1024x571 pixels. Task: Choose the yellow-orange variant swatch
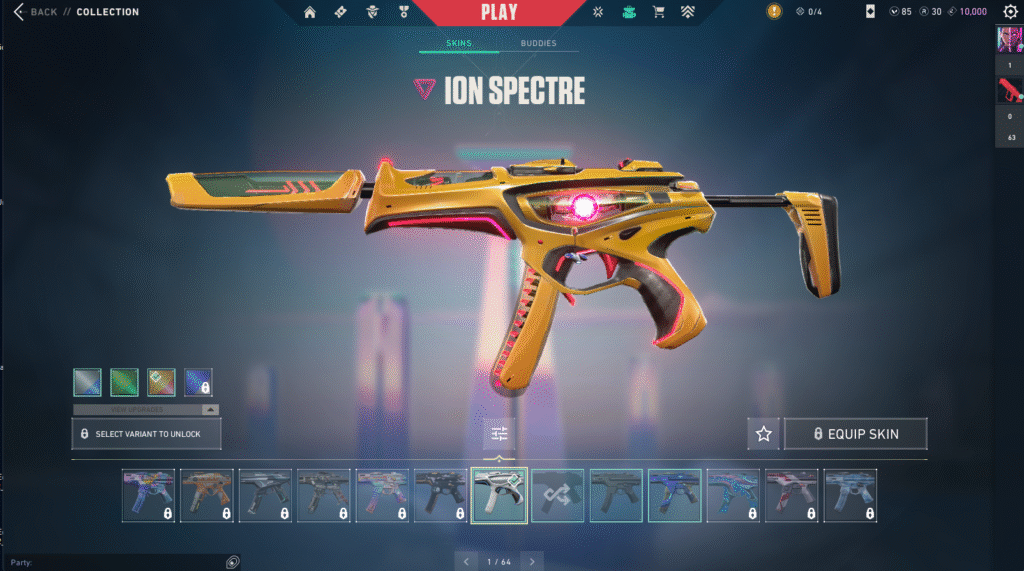point(161,382)
